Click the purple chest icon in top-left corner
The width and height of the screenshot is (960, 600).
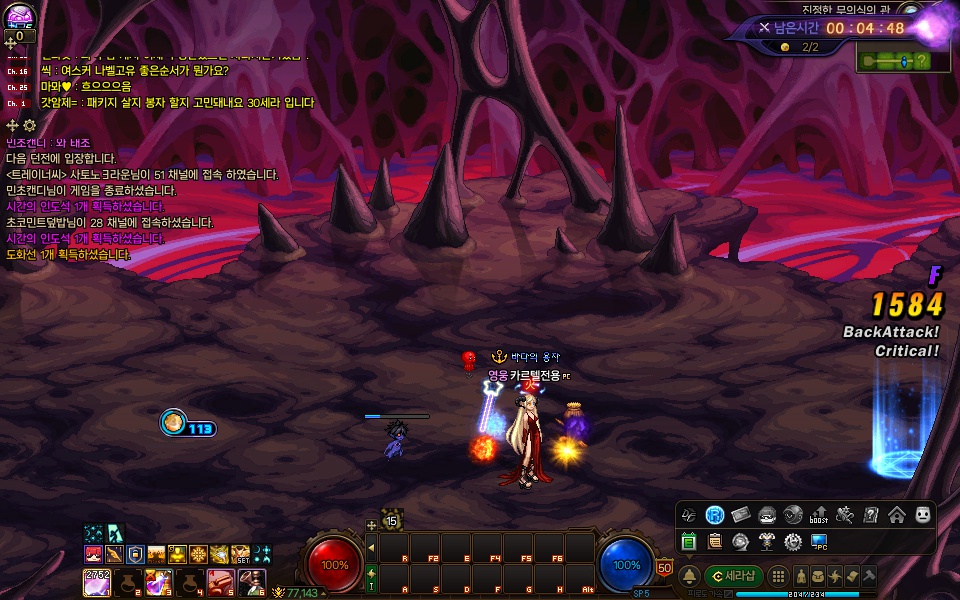click(21, 15)
